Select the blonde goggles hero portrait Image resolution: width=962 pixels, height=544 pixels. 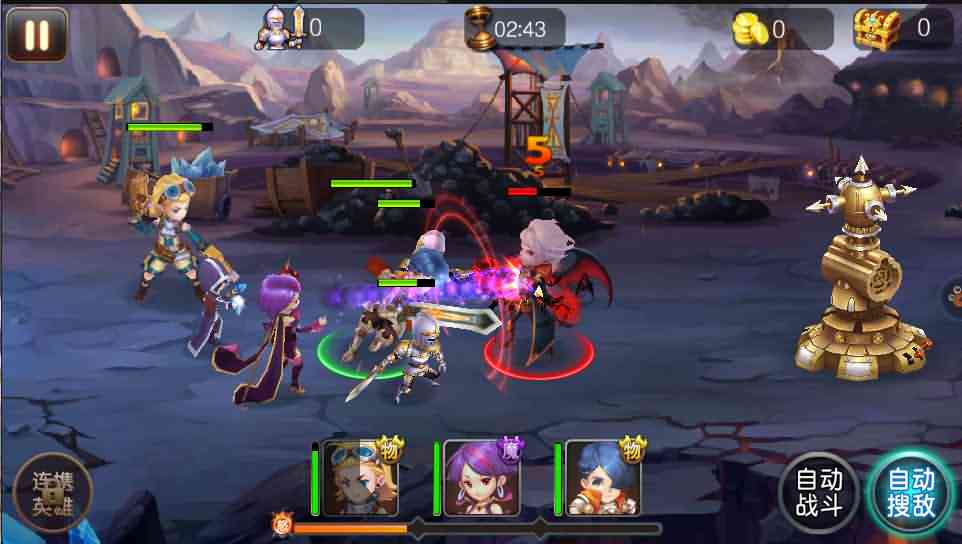point(360,478)
